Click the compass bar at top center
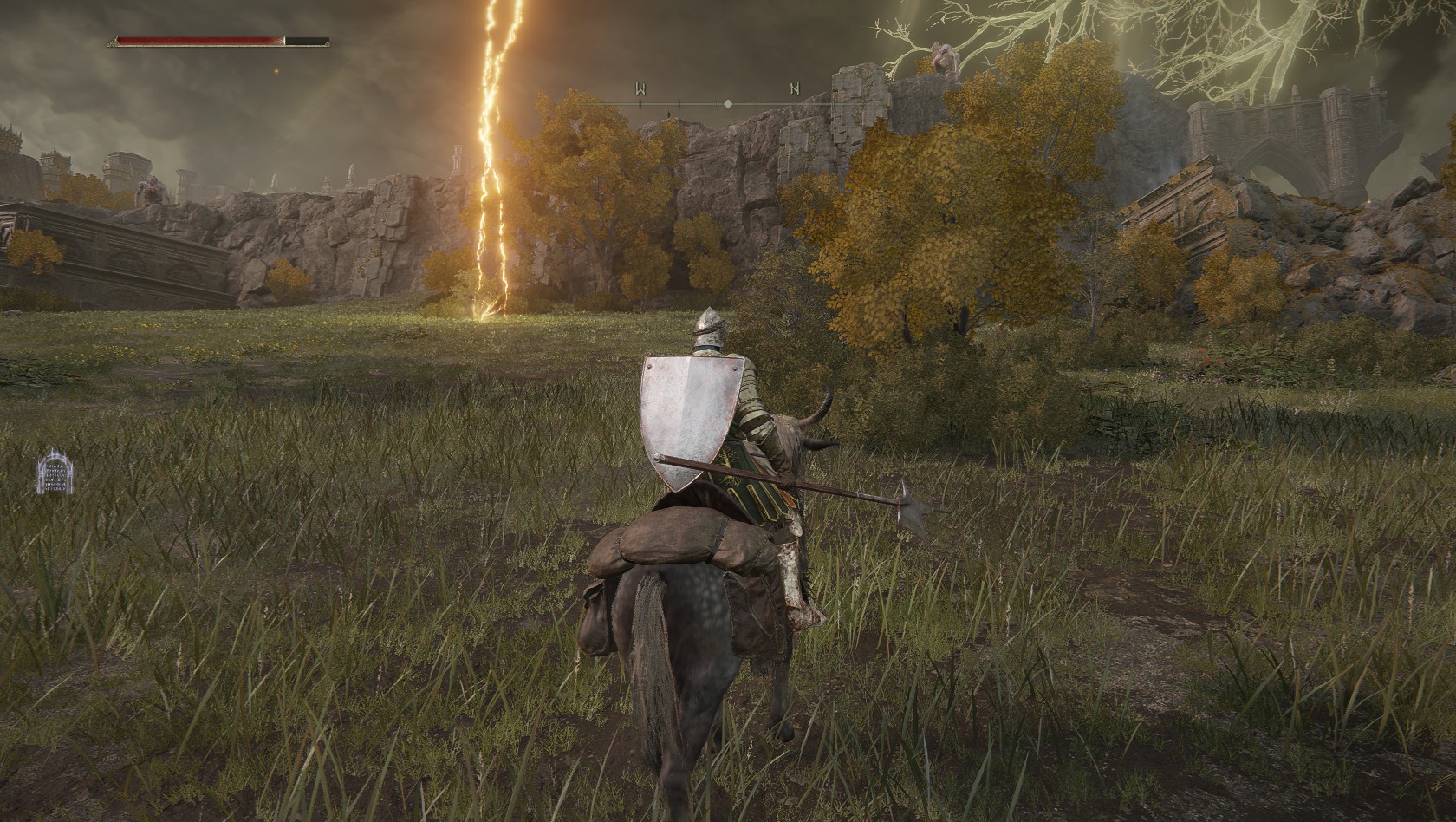 [x=727, y=104]
